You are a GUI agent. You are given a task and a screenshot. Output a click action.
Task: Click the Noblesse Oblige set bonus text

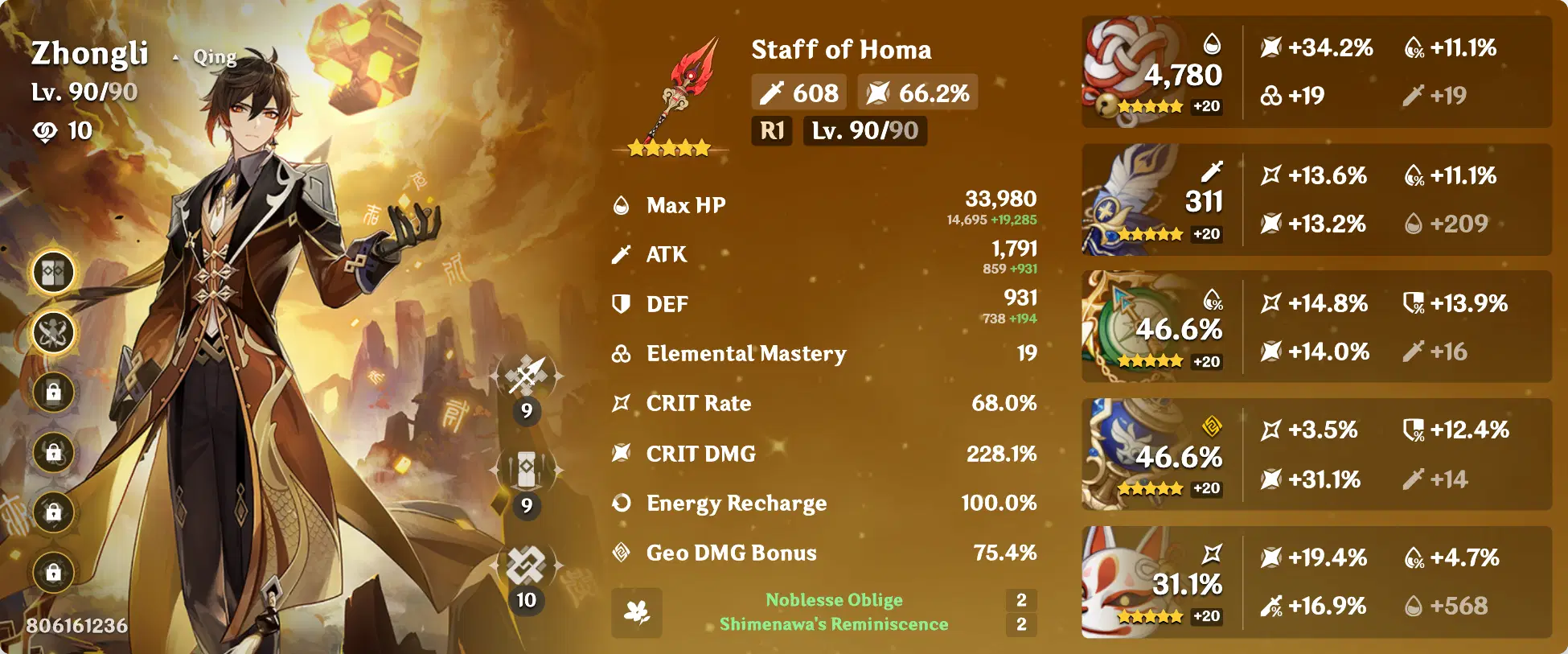[836, 599]
